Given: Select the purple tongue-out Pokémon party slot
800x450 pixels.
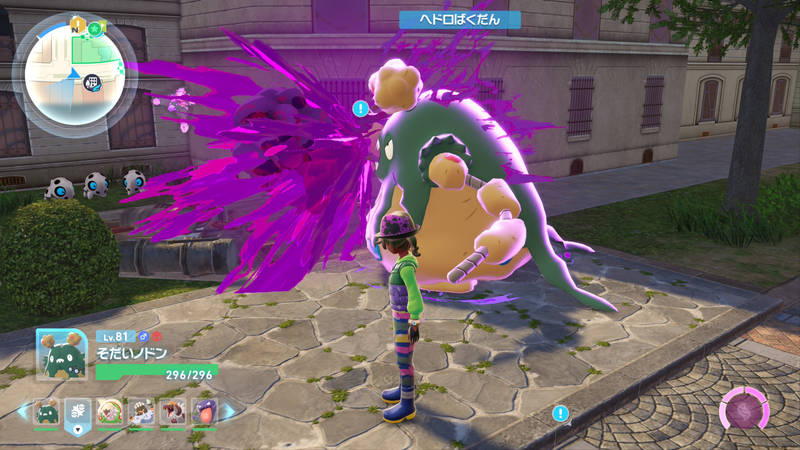Looking at the screenshot, I should (203, 411).
